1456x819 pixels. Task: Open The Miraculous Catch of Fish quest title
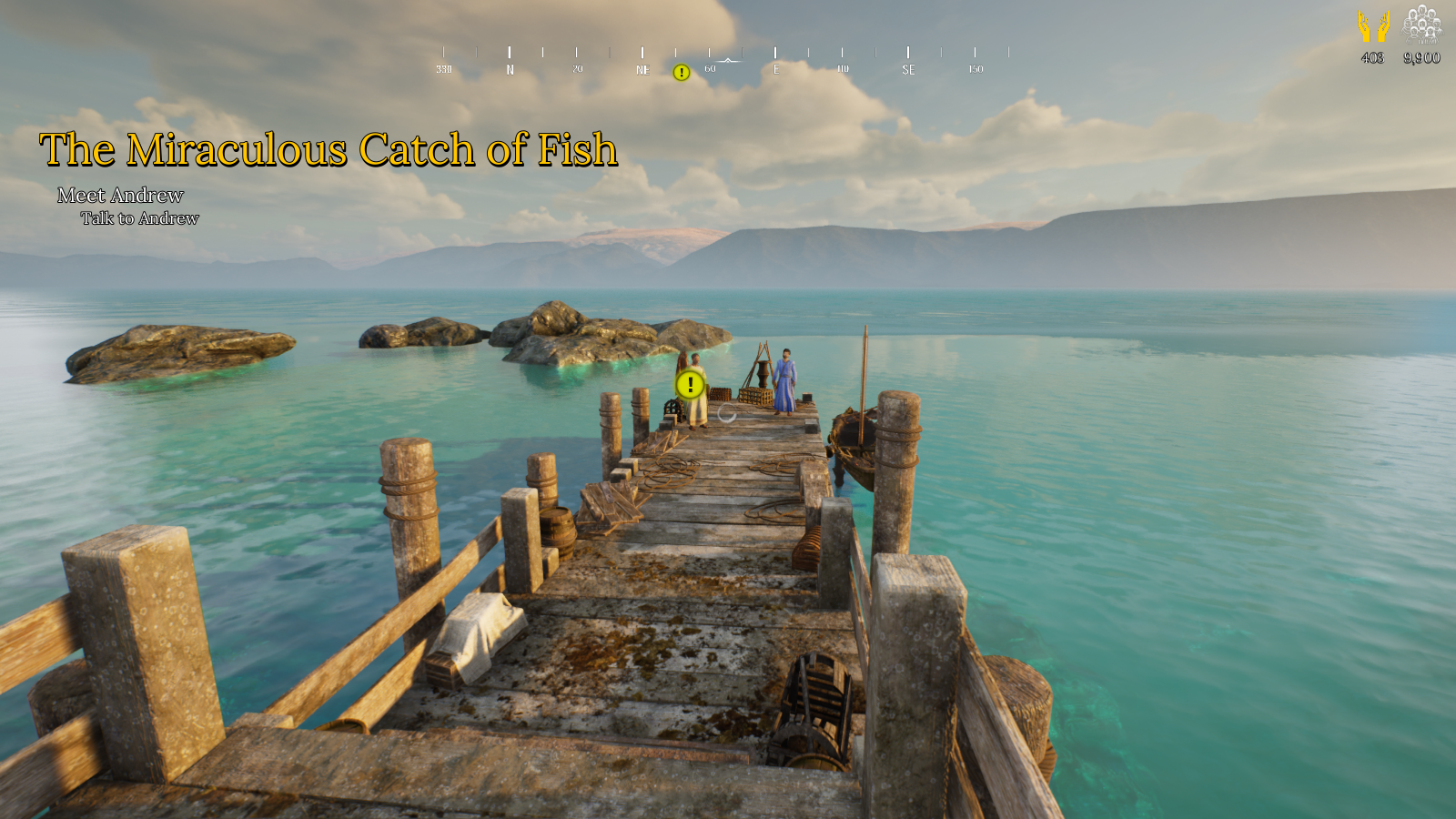coord(329,150)
